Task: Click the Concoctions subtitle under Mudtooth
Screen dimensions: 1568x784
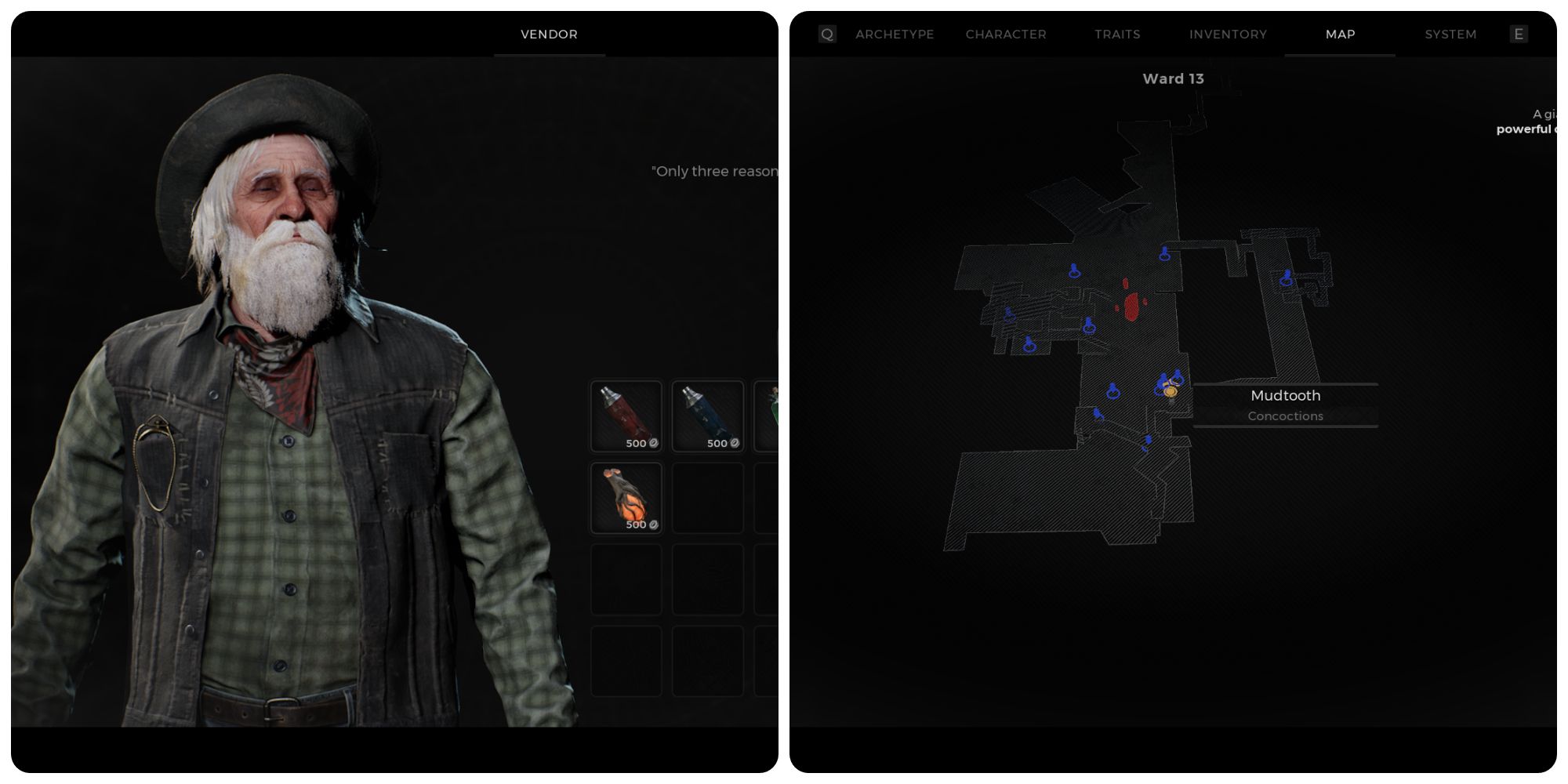Action: pos(1285,416)
